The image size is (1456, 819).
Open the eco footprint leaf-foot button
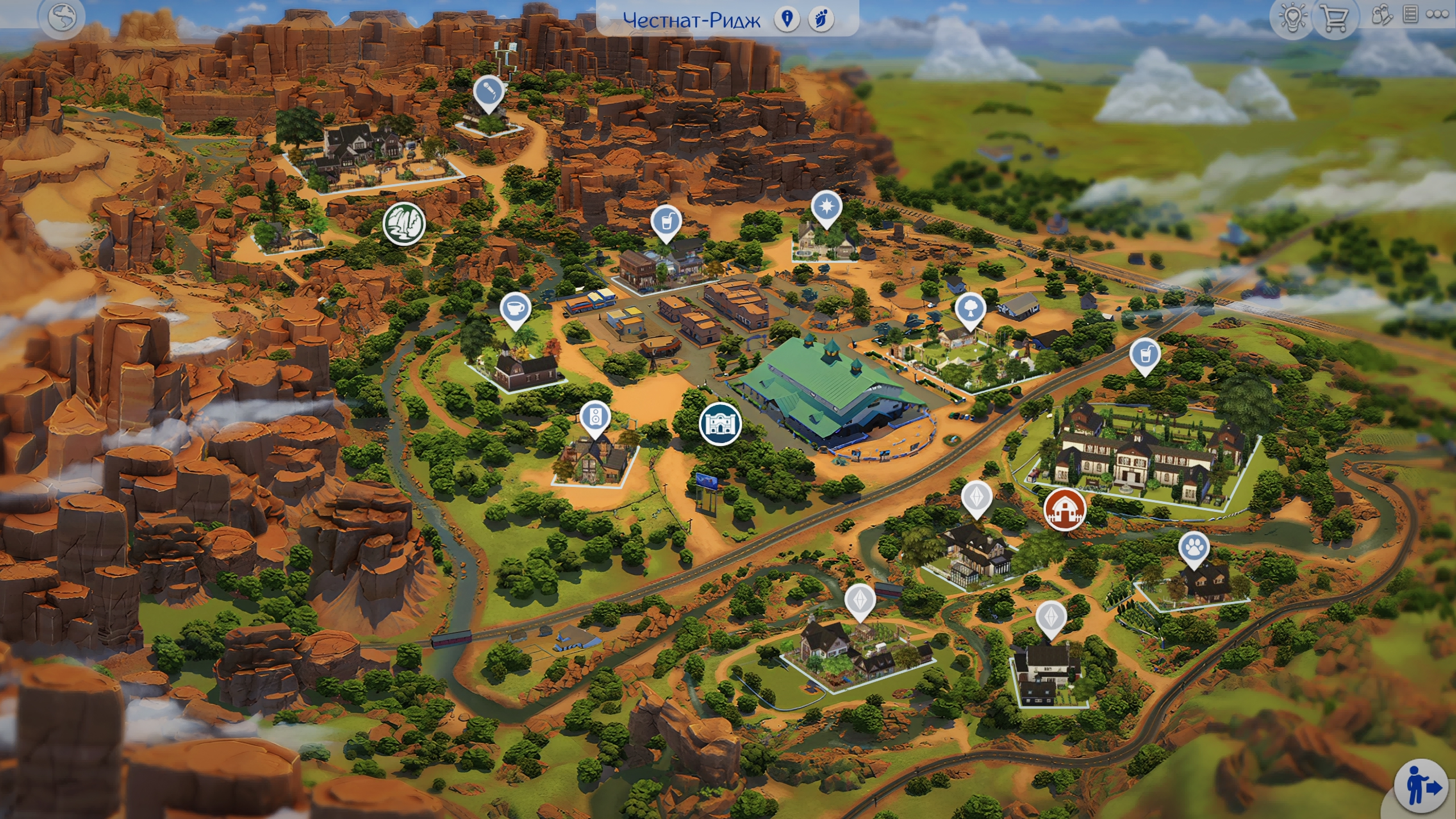tap(821, 19)
